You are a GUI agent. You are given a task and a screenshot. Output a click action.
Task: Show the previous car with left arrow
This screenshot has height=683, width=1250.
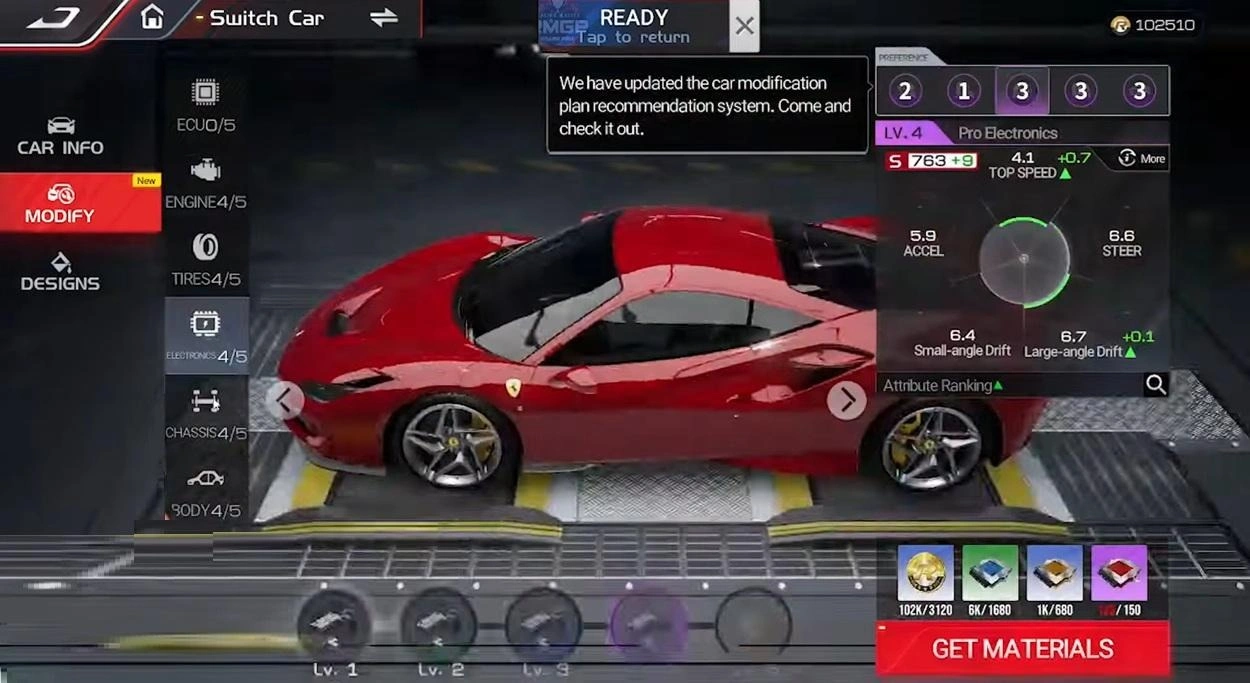[x=284, y=400]
